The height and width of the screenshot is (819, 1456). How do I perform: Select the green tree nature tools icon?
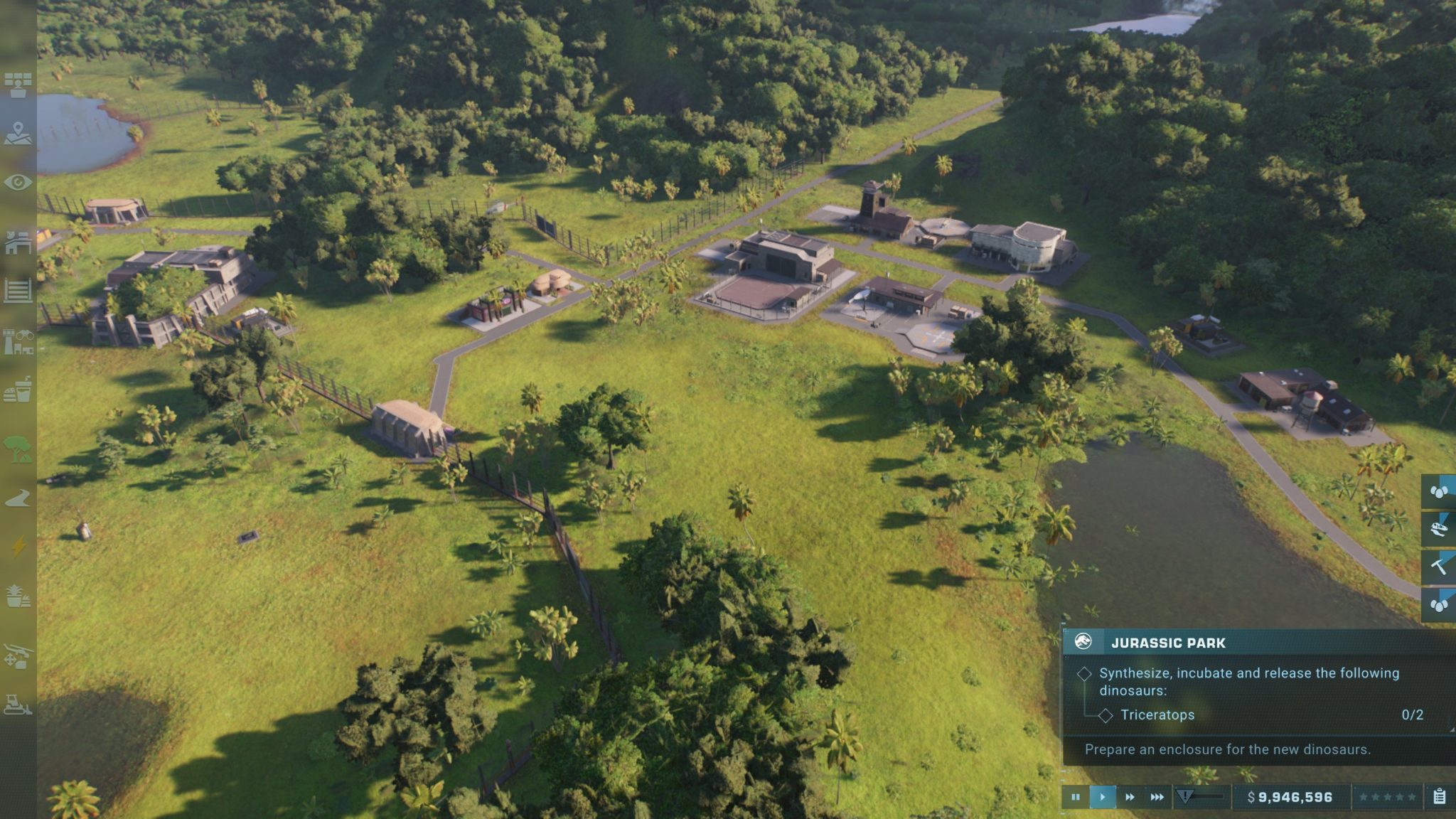click(18, 449)
